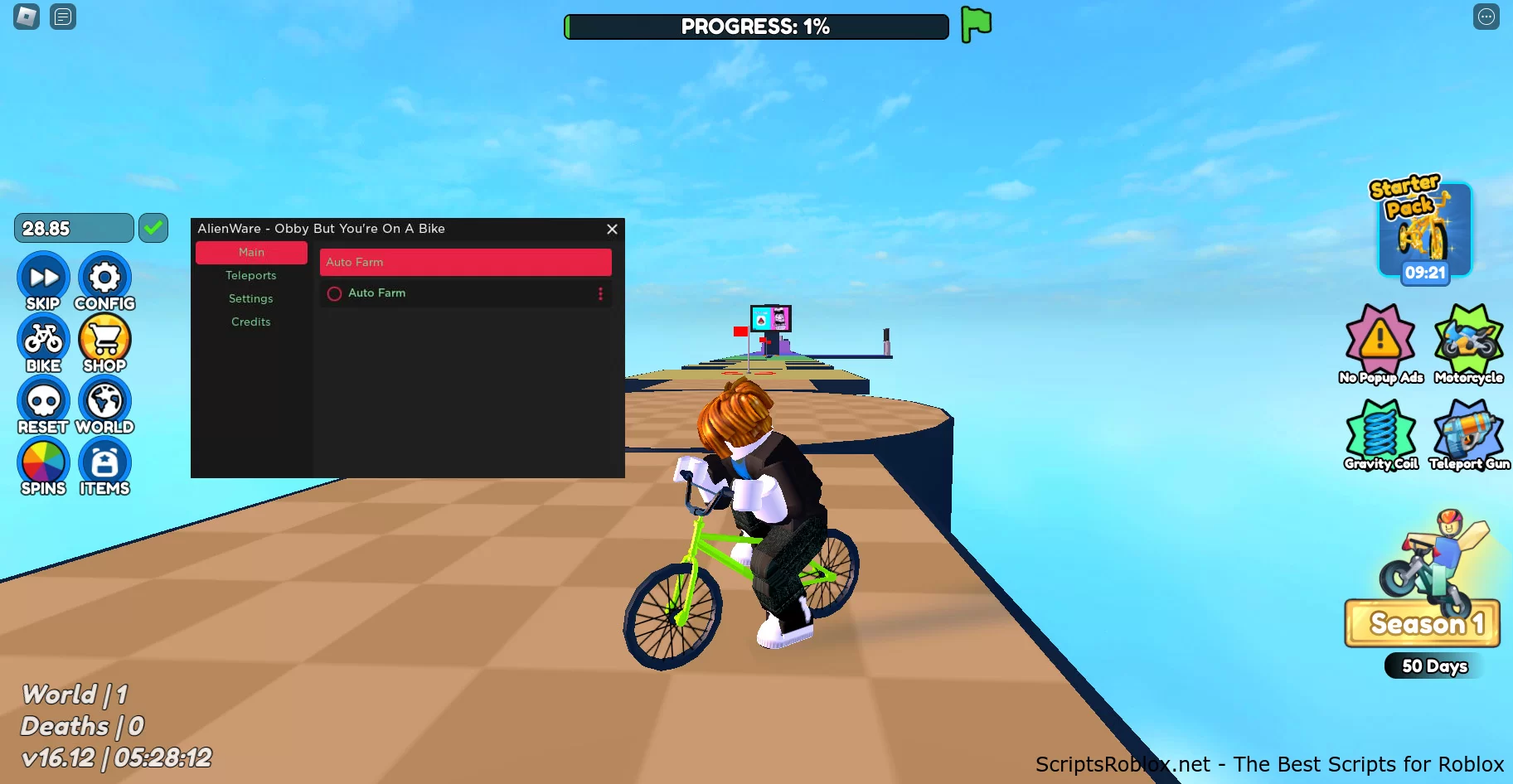Switch to the Settings tab
This screenshot has height=784, width=1513.
pyautogui.click(x=250, y=298)
